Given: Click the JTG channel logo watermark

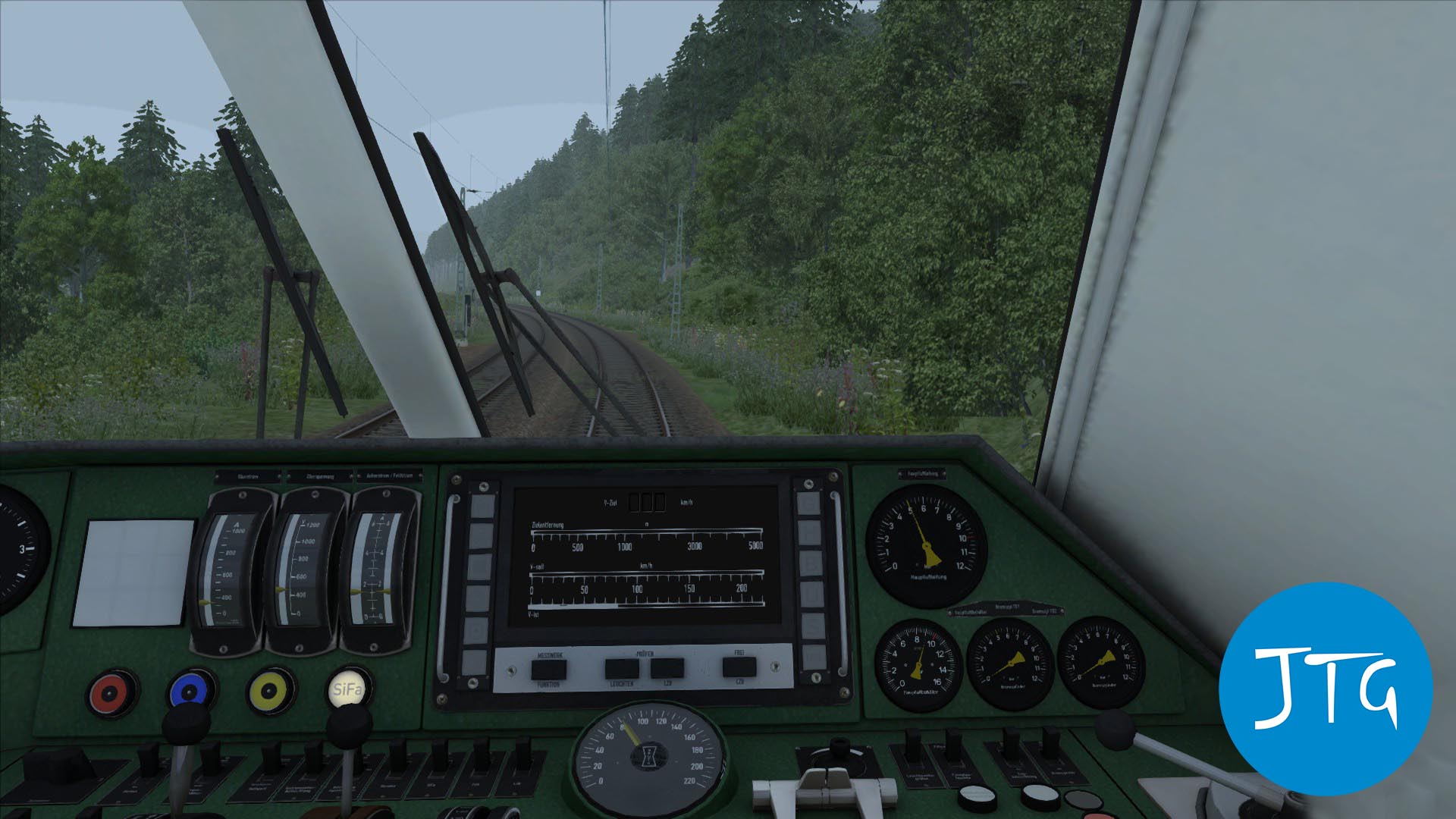Looking at the screenshot, I should (1325, 688).
